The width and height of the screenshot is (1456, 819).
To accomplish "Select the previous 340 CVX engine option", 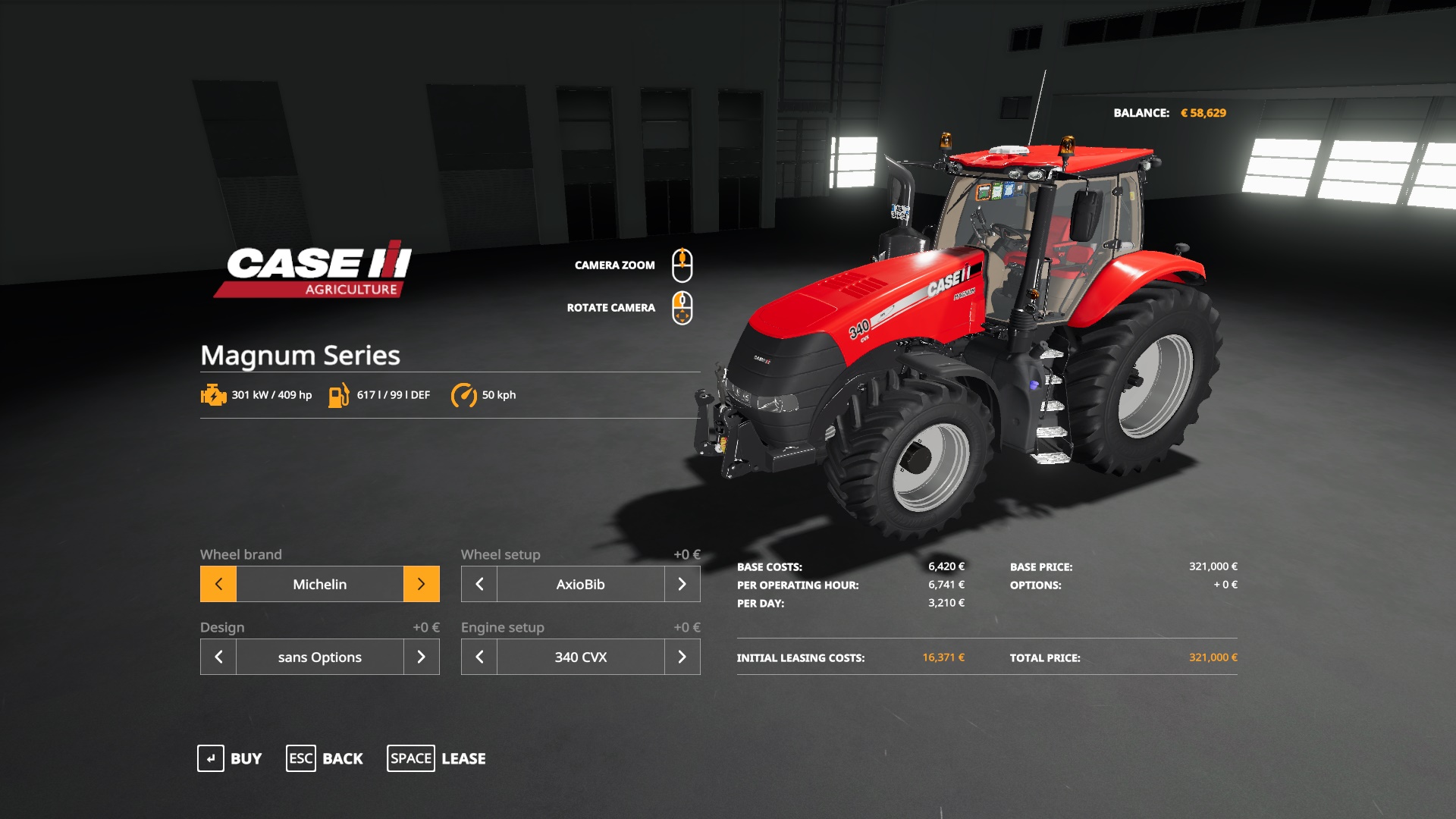I will click(479, 657).
